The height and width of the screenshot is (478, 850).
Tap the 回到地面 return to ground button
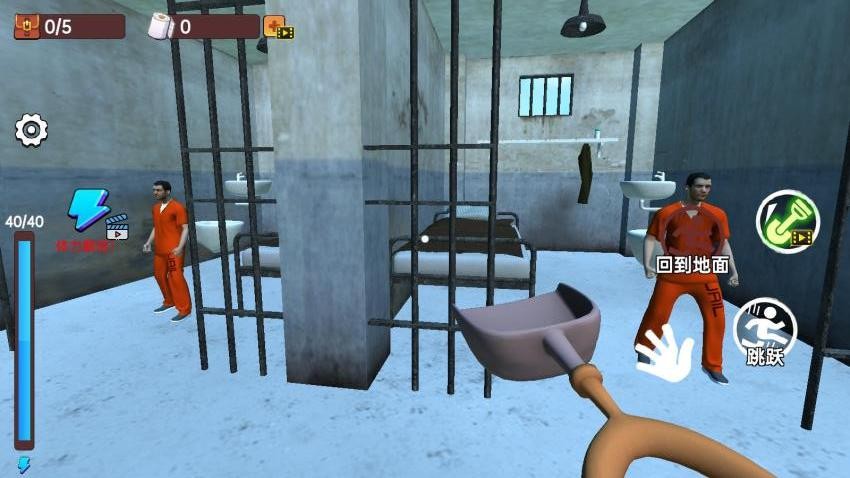tap(692, 266)
